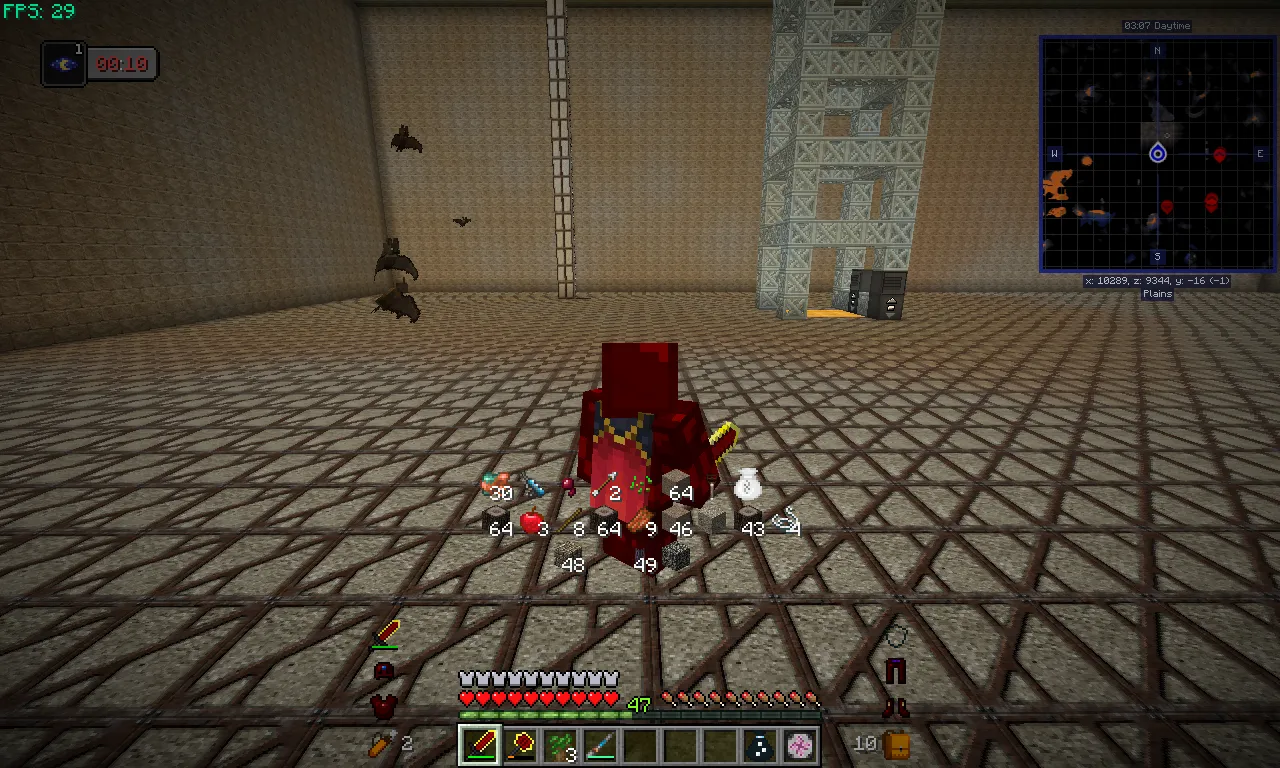
Task: Click the N compass marker on the minimap
Action: (x=1157, y=50)
